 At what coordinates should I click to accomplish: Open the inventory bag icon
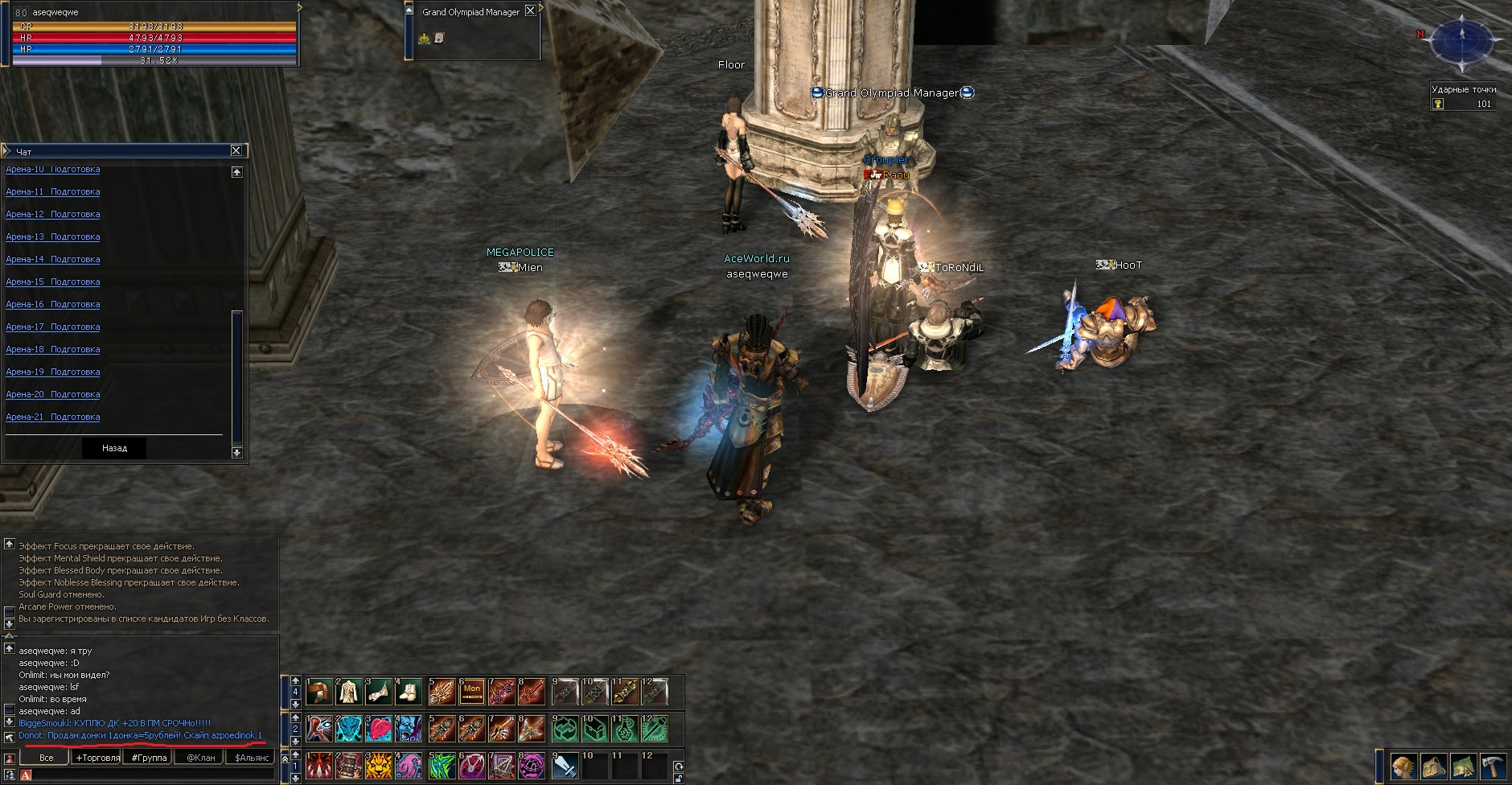click(1433, 767)
